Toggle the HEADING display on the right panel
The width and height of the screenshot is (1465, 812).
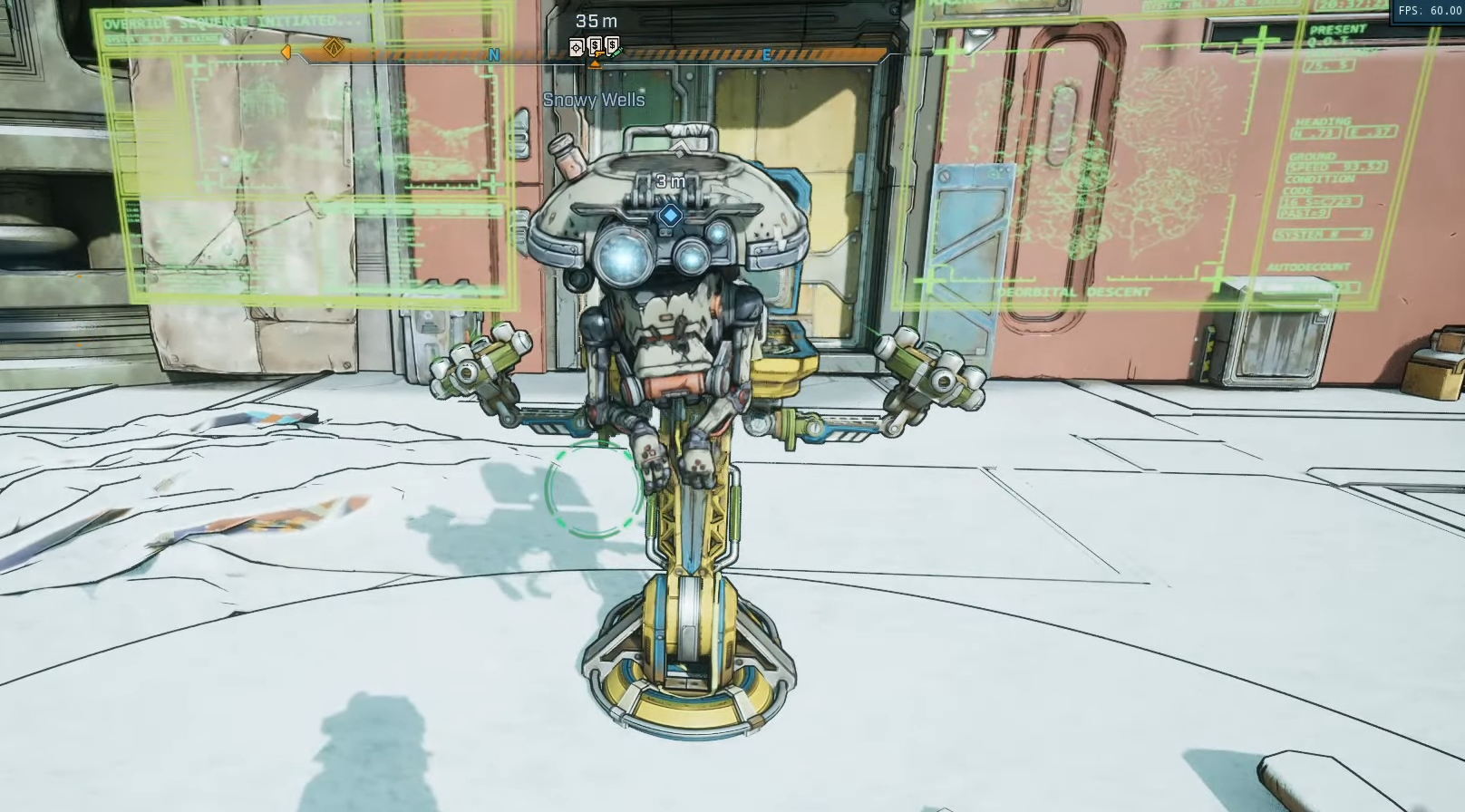(1324, 121)
